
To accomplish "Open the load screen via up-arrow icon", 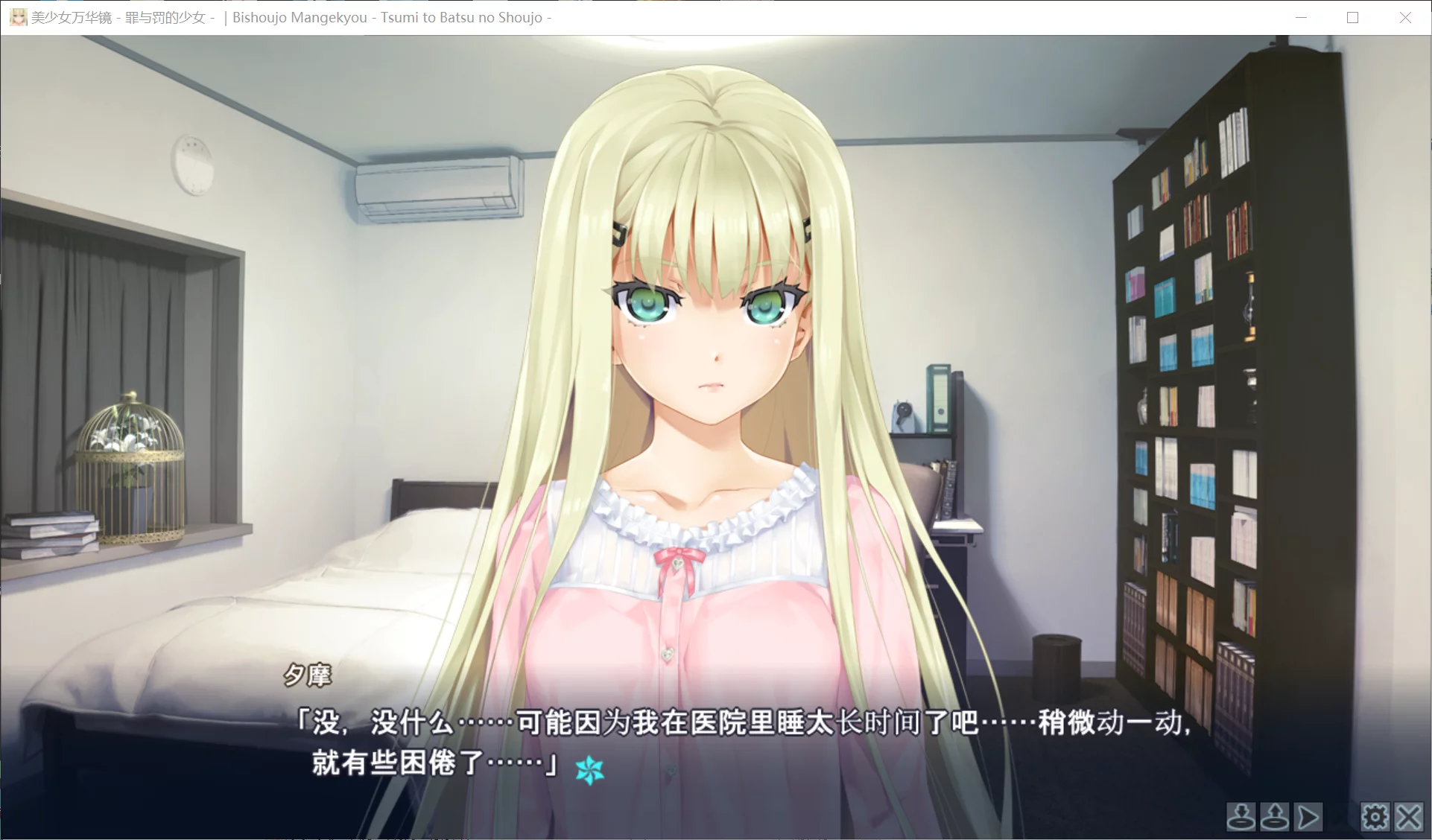I will pyautogui.click(x=1274, y=817).
